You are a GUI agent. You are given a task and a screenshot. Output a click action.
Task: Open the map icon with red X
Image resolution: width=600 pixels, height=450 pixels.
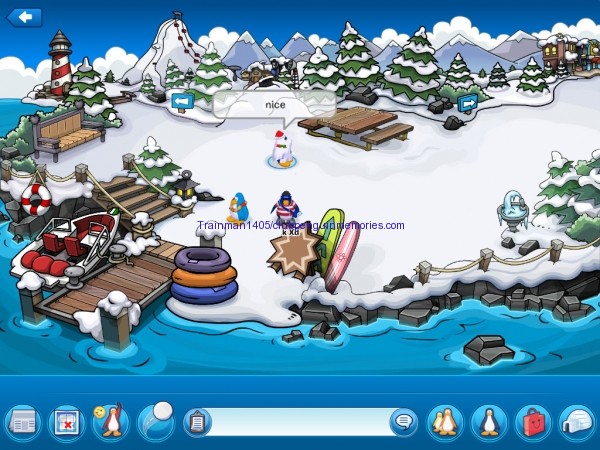(x=67, y=422)
